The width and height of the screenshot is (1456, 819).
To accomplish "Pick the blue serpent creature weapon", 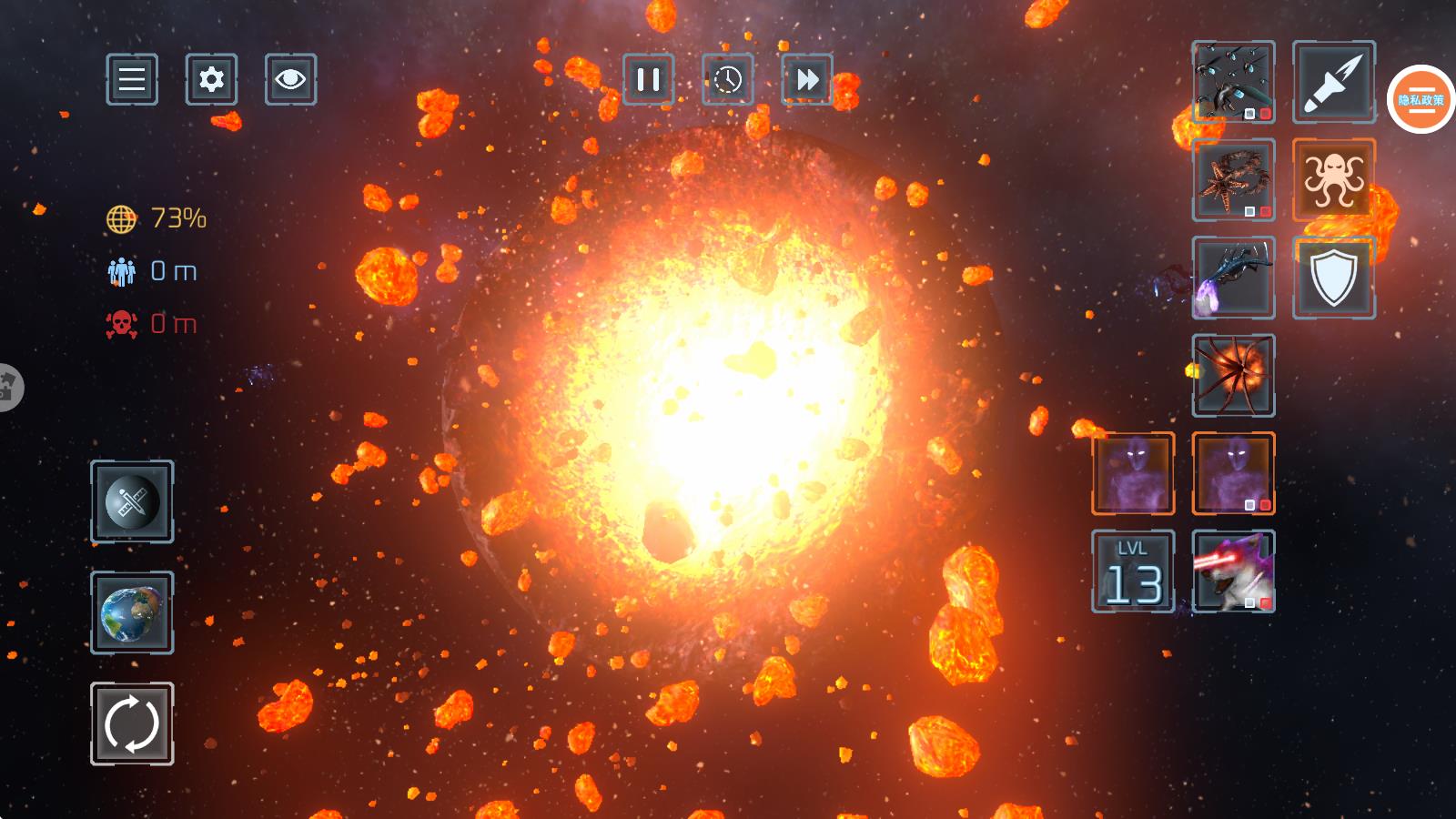I will click(x=1233, y=278).
